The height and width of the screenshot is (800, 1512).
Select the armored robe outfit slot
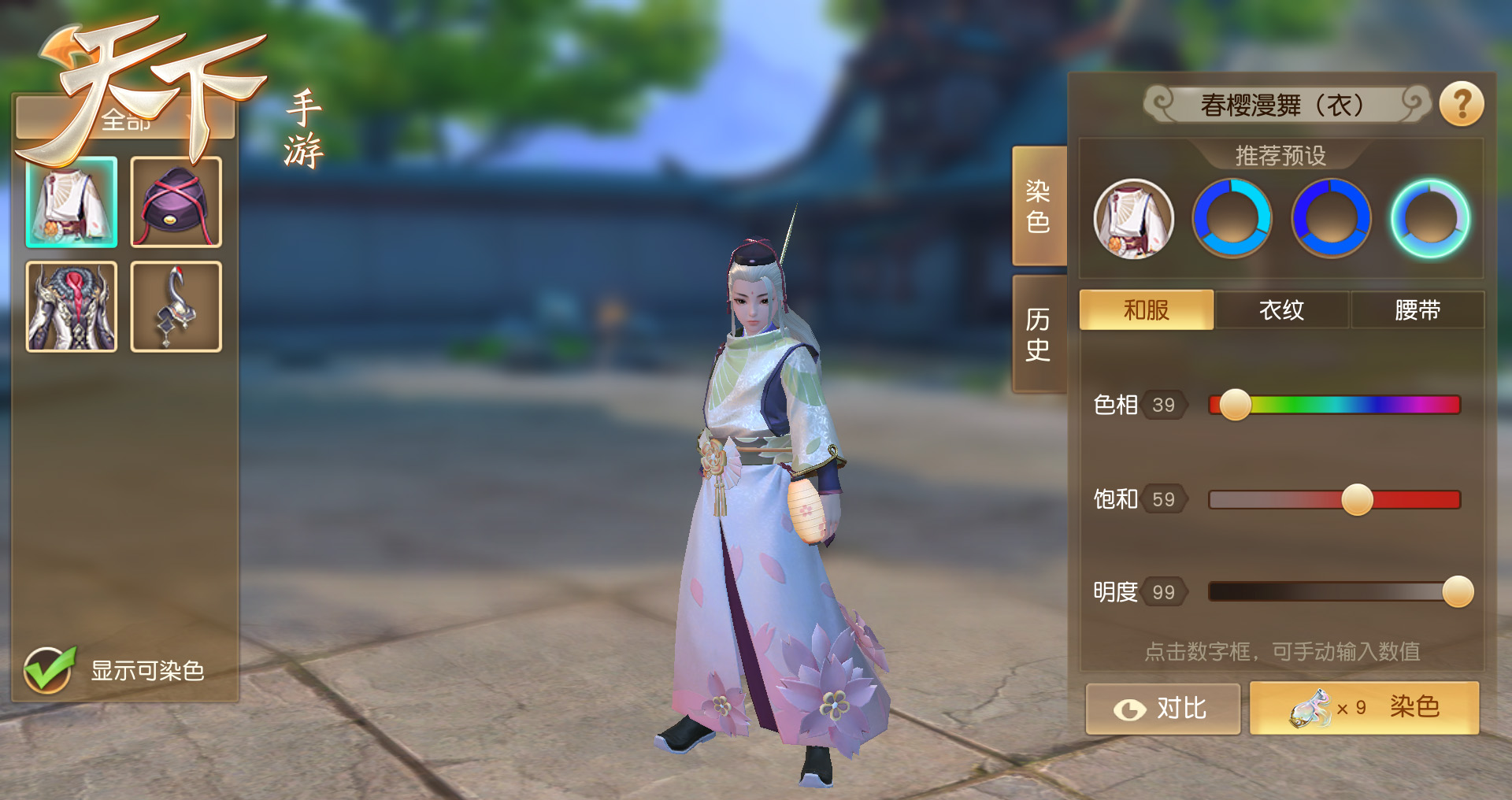(x=72, y=306)
